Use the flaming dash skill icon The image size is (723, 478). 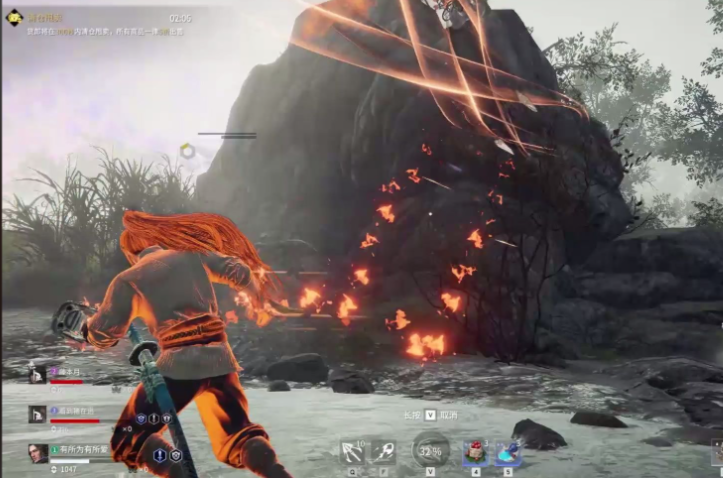385,450
